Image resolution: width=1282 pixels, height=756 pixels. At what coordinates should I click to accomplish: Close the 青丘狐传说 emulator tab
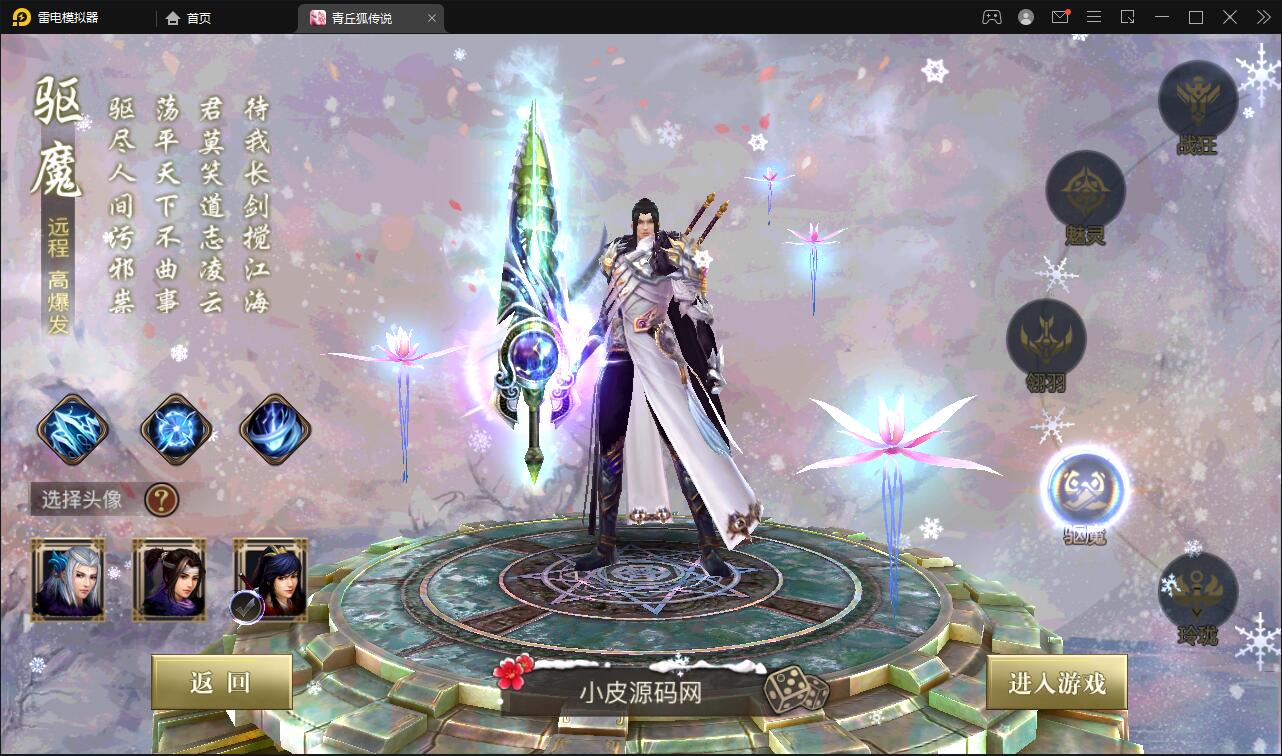[432, 18]
